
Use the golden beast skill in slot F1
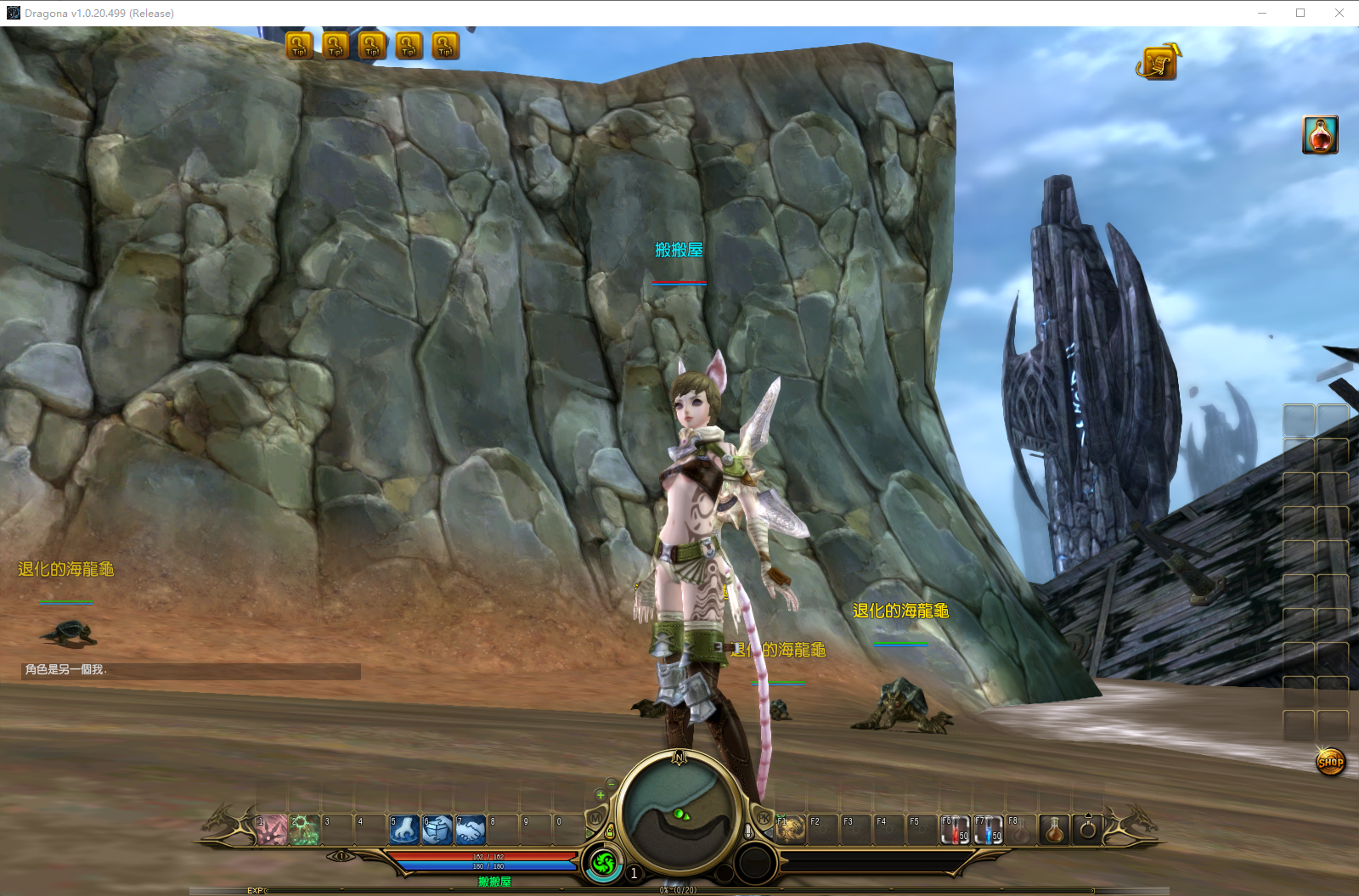point(790,830)
